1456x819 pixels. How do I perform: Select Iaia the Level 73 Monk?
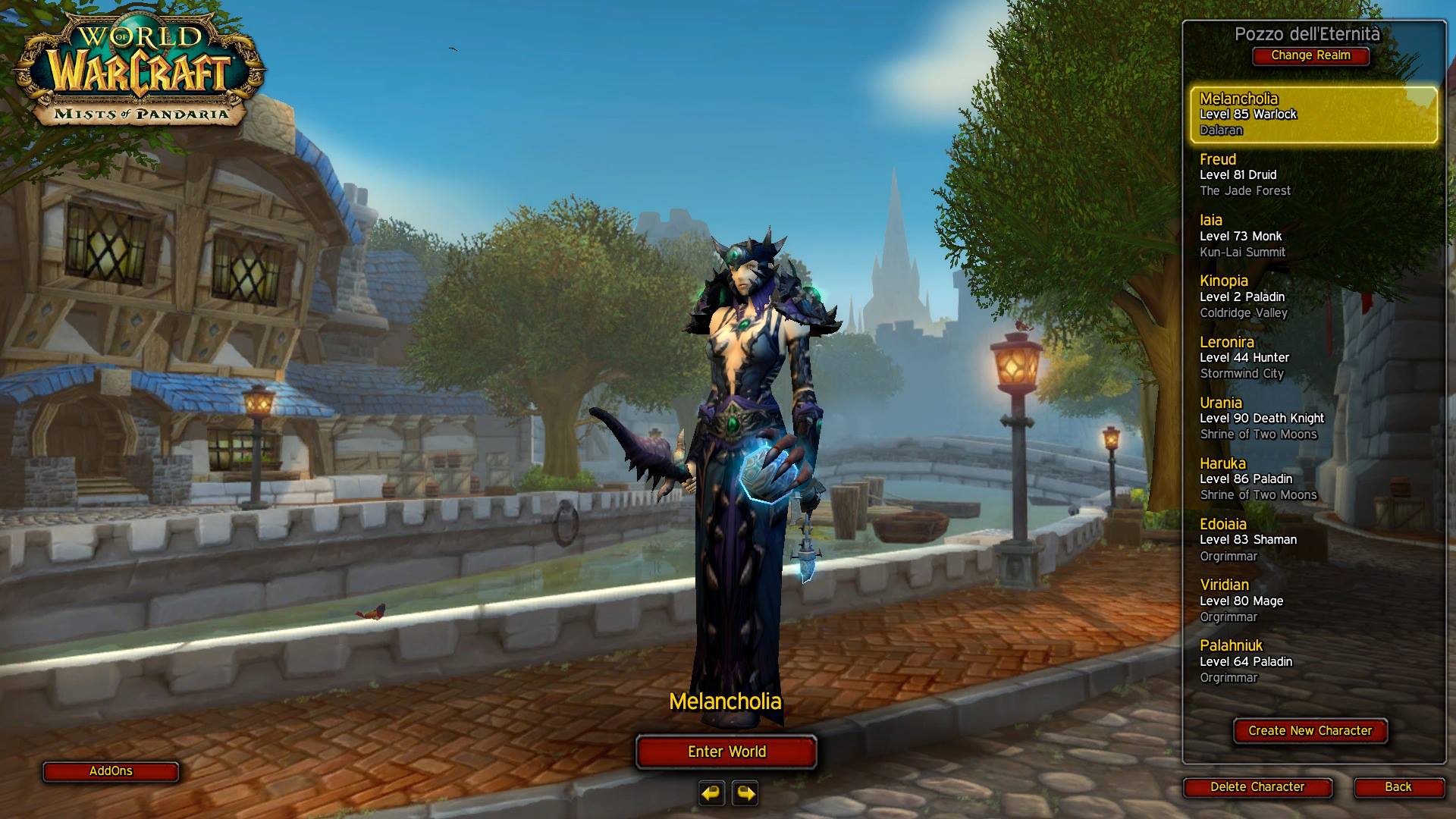(x=1313, y=236)
